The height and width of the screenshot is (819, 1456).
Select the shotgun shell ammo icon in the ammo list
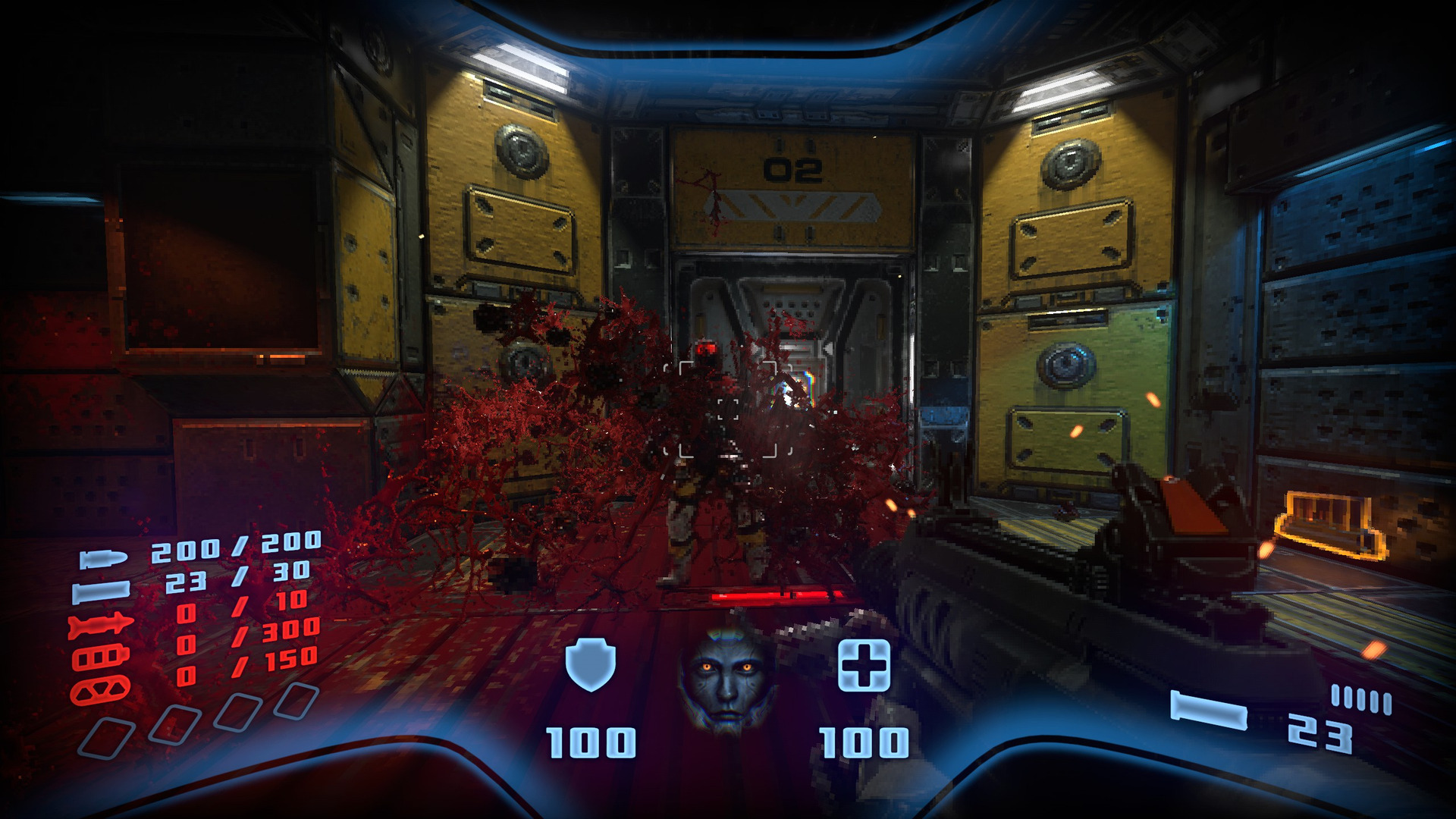coord(101,591)
